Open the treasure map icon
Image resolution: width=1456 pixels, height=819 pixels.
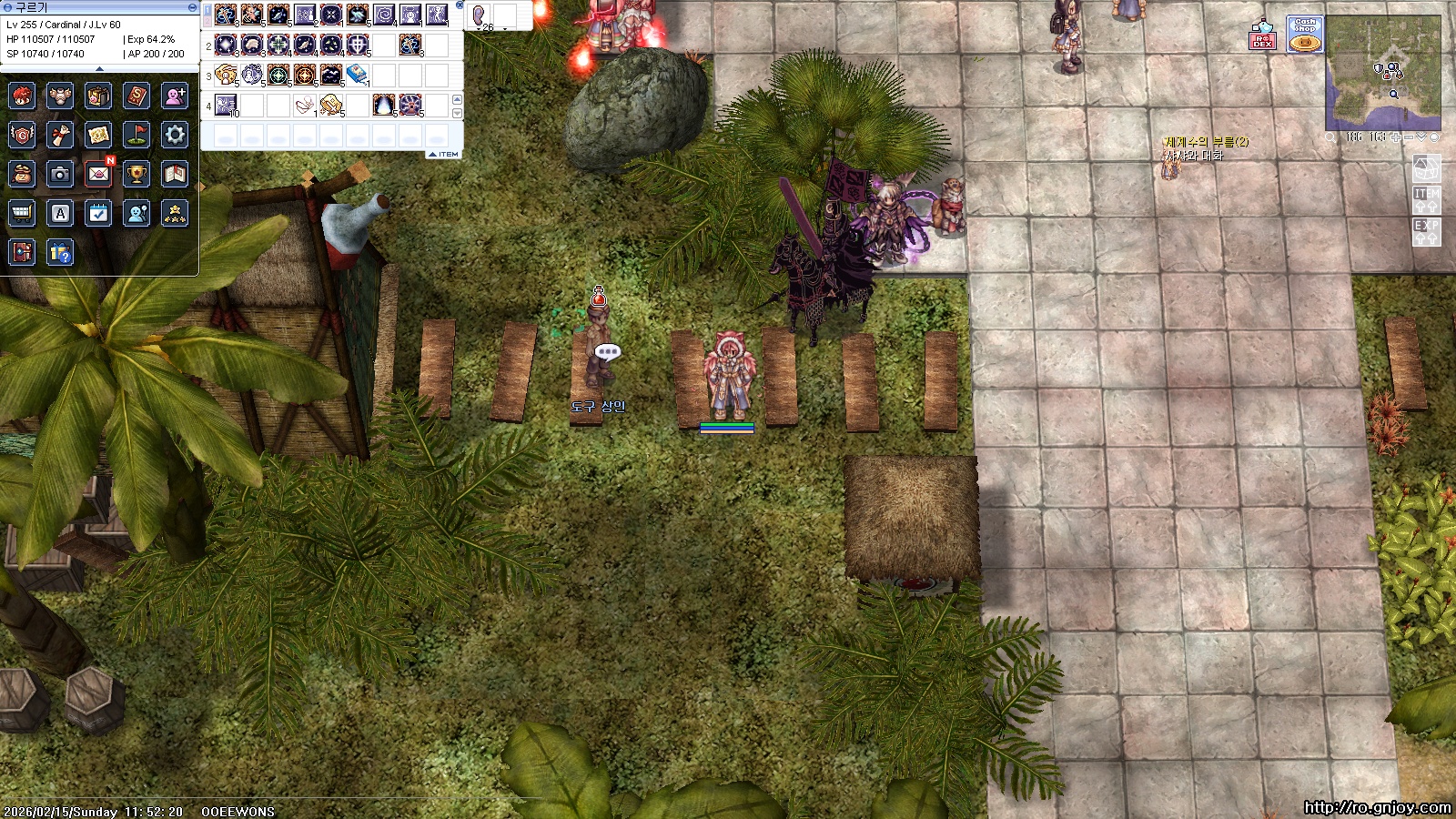(x=98, y=135)
